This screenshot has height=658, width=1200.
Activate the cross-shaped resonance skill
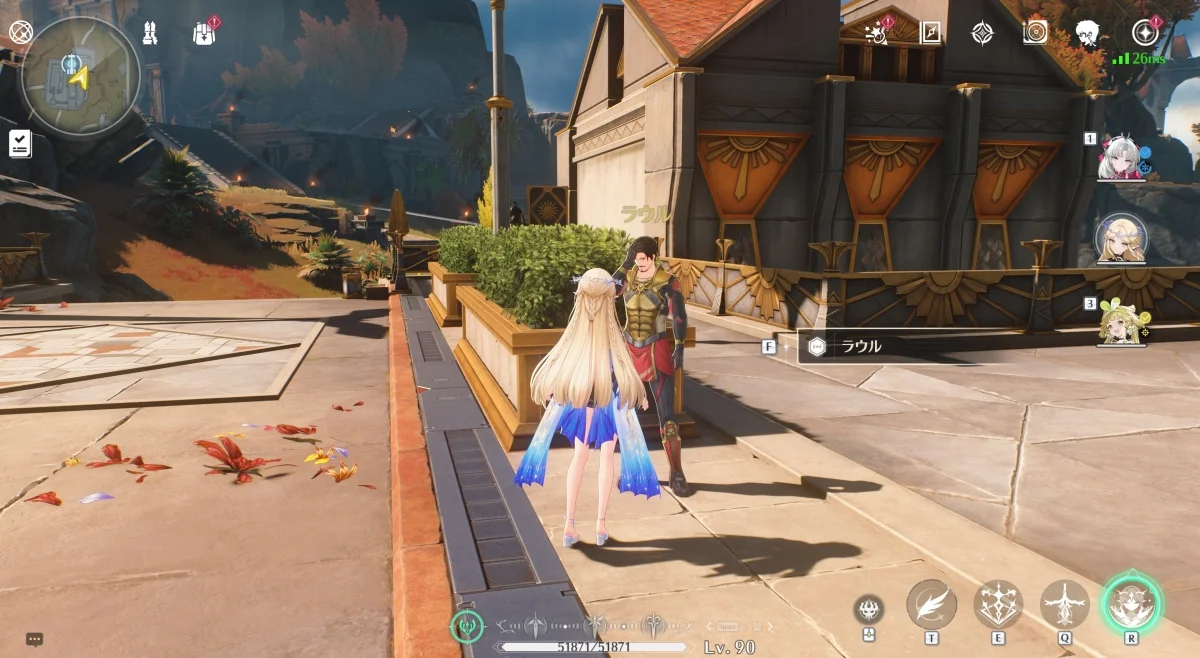coord(998,604)
